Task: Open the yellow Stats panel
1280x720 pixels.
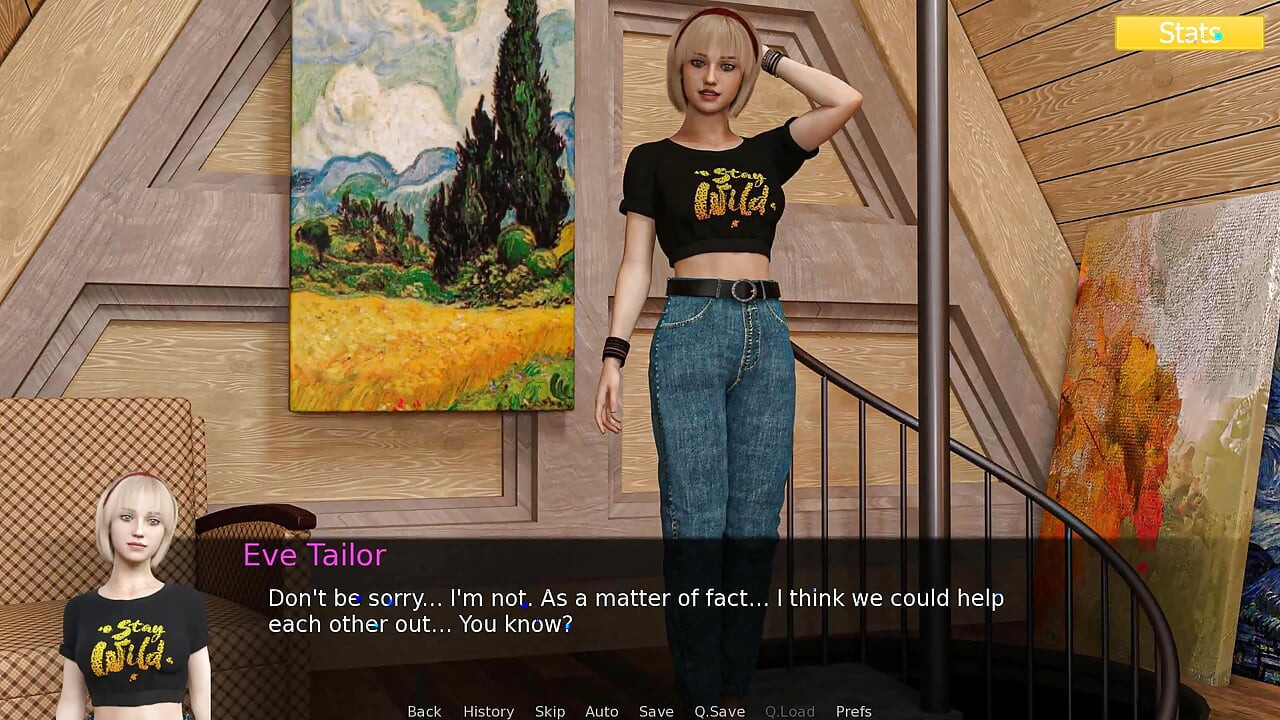Action: 1189,33
